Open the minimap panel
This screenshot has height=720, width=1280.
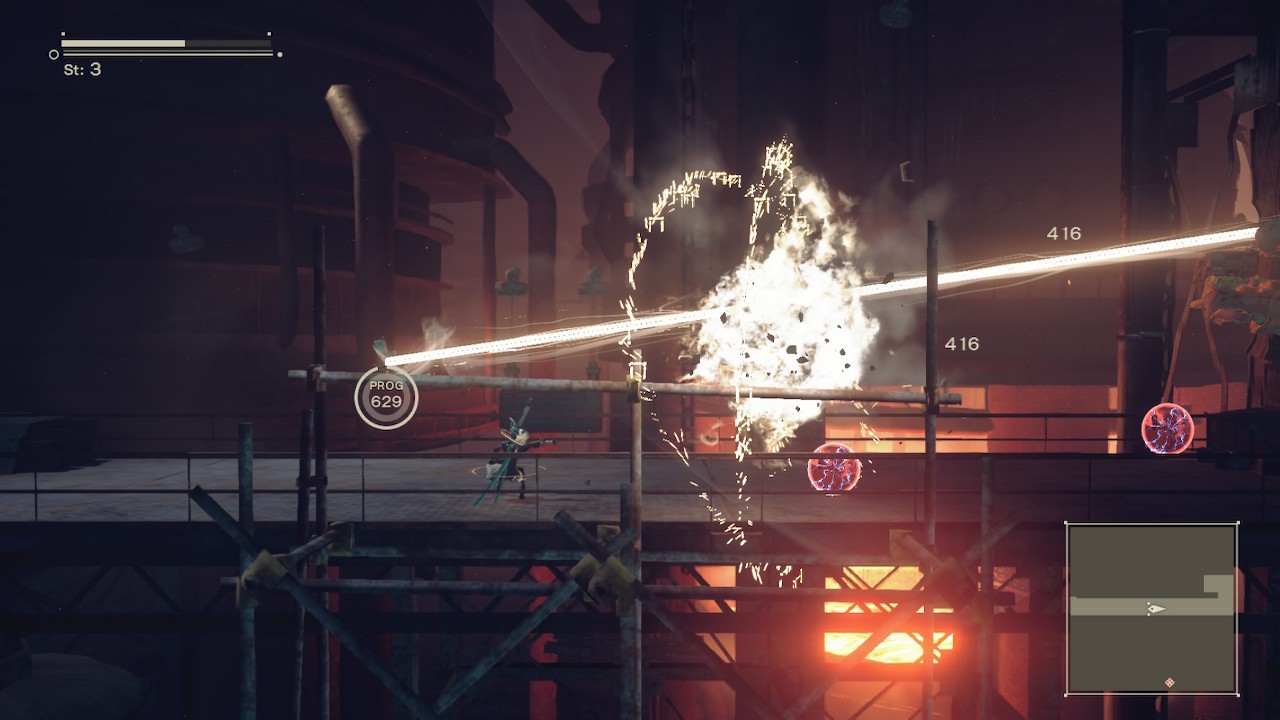tap(1152, 608)
